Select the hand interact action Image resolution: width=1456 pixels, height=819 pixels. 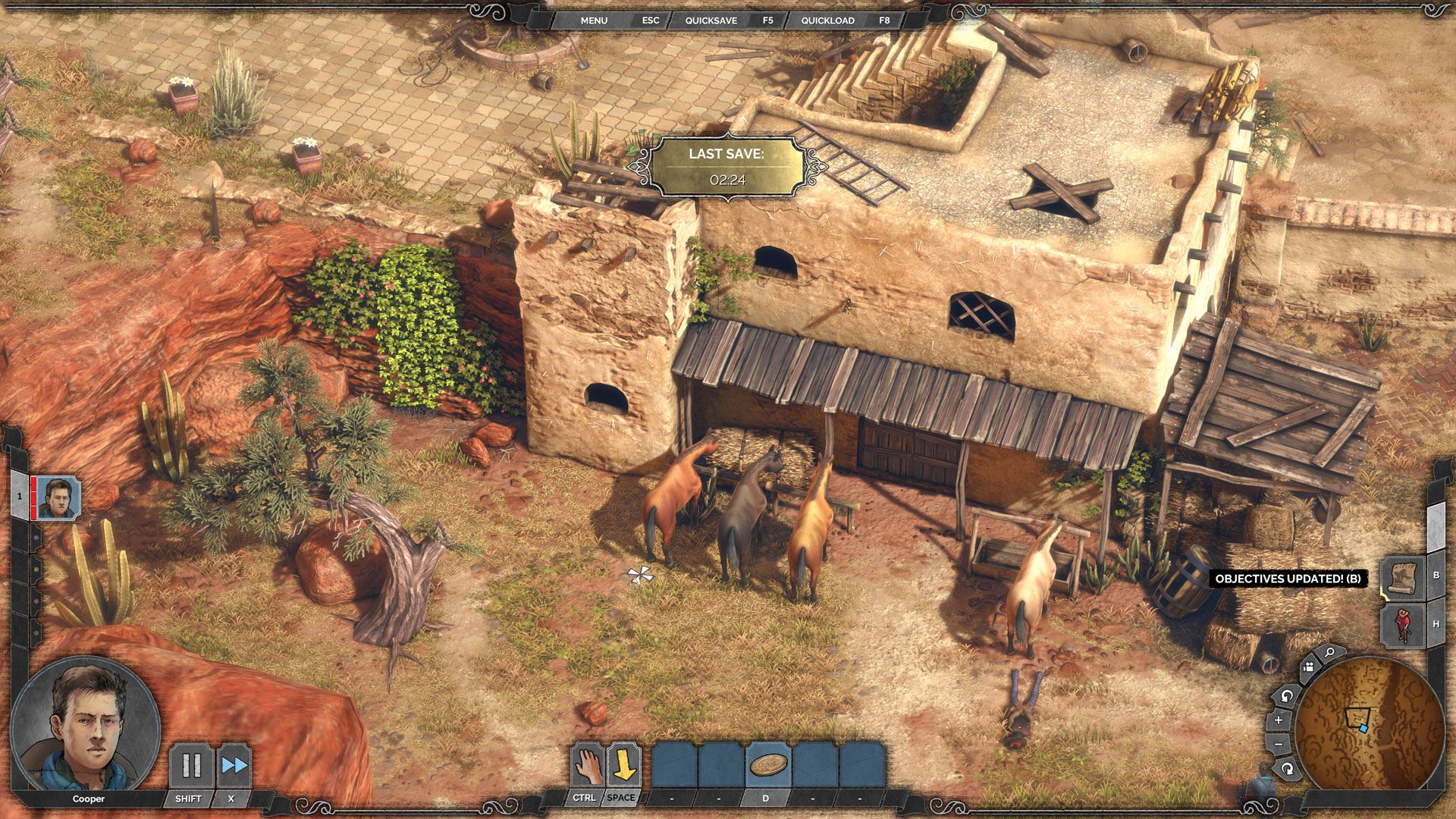[x=587, y=764]
